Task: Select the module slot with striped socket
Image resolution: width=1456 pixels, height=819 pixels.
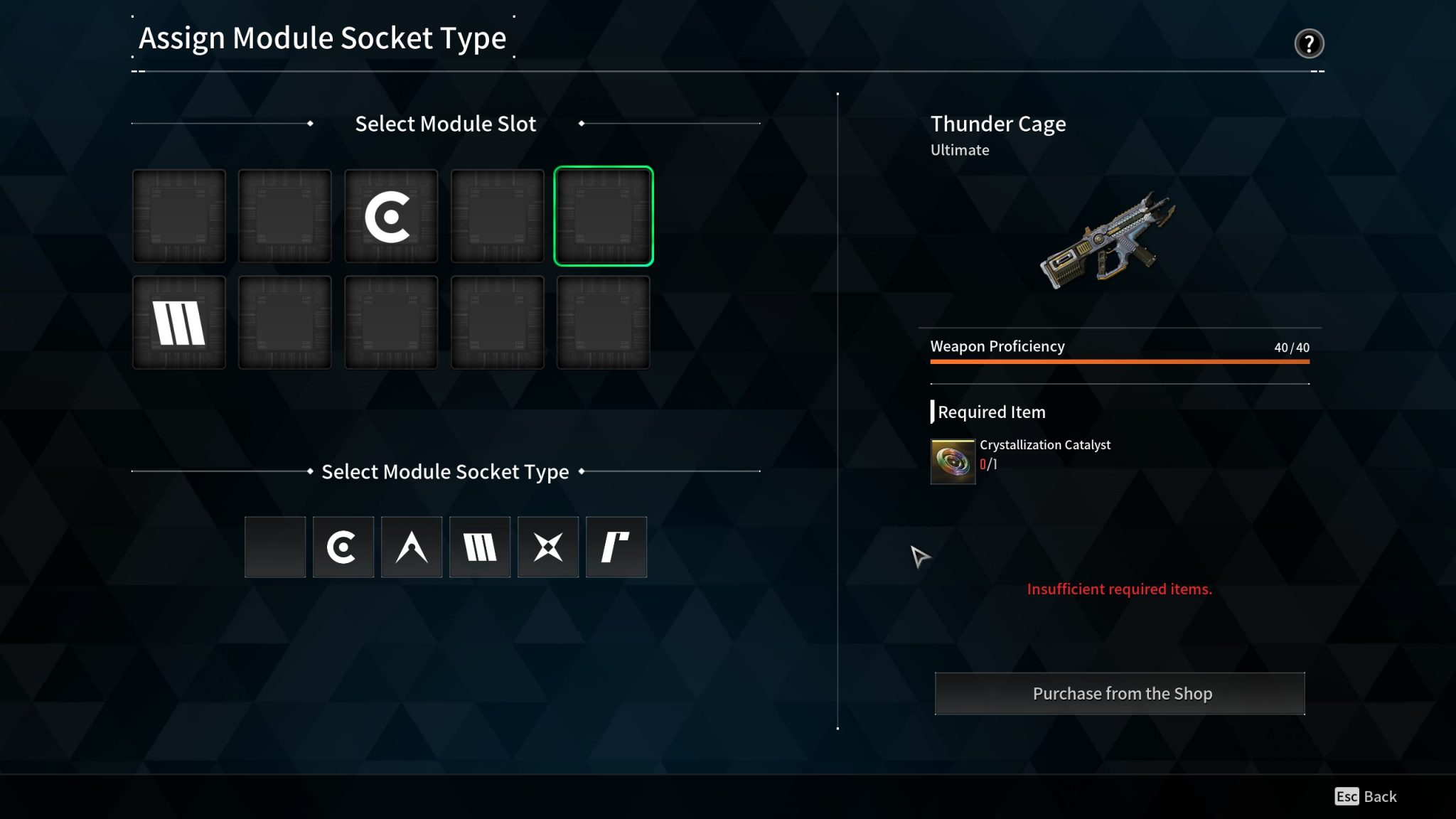Action: 179,323
